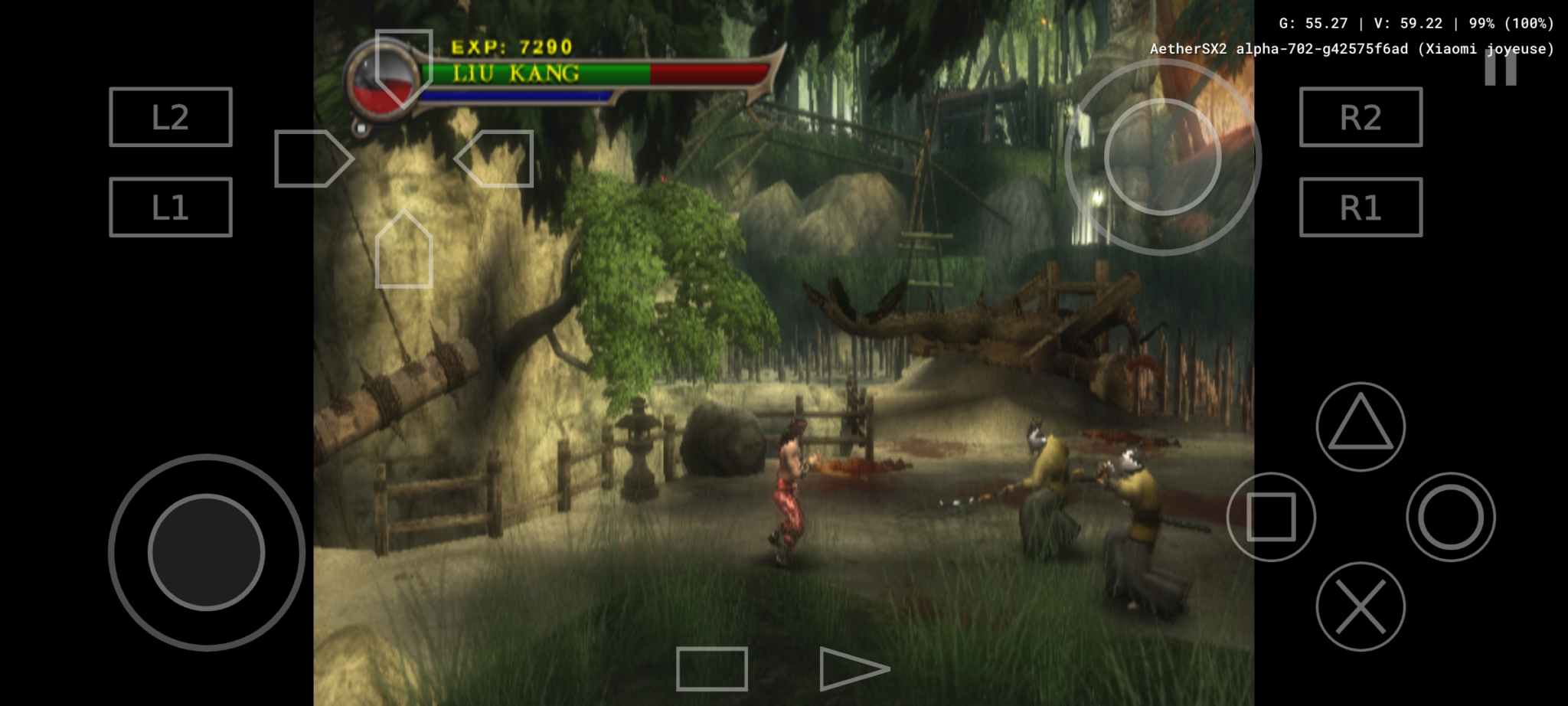Click the rectangular Select button
This screenshot has height=706, width=1568.
click(712, 668)
